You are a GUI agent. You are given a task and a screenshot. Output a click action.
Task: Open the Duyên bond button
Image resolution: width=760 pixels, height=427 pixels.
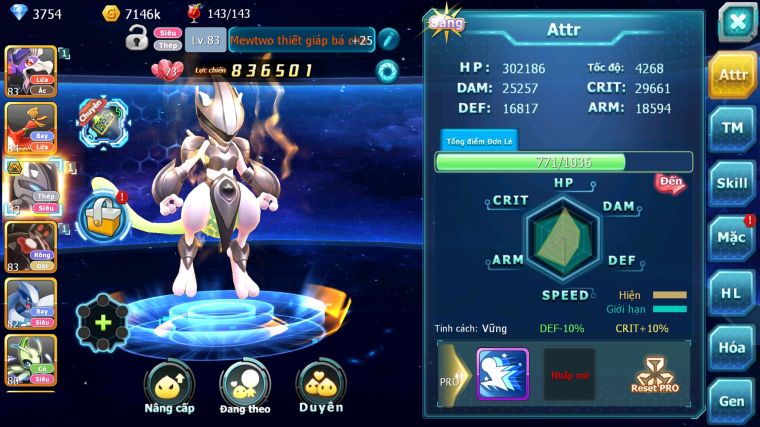321,388
